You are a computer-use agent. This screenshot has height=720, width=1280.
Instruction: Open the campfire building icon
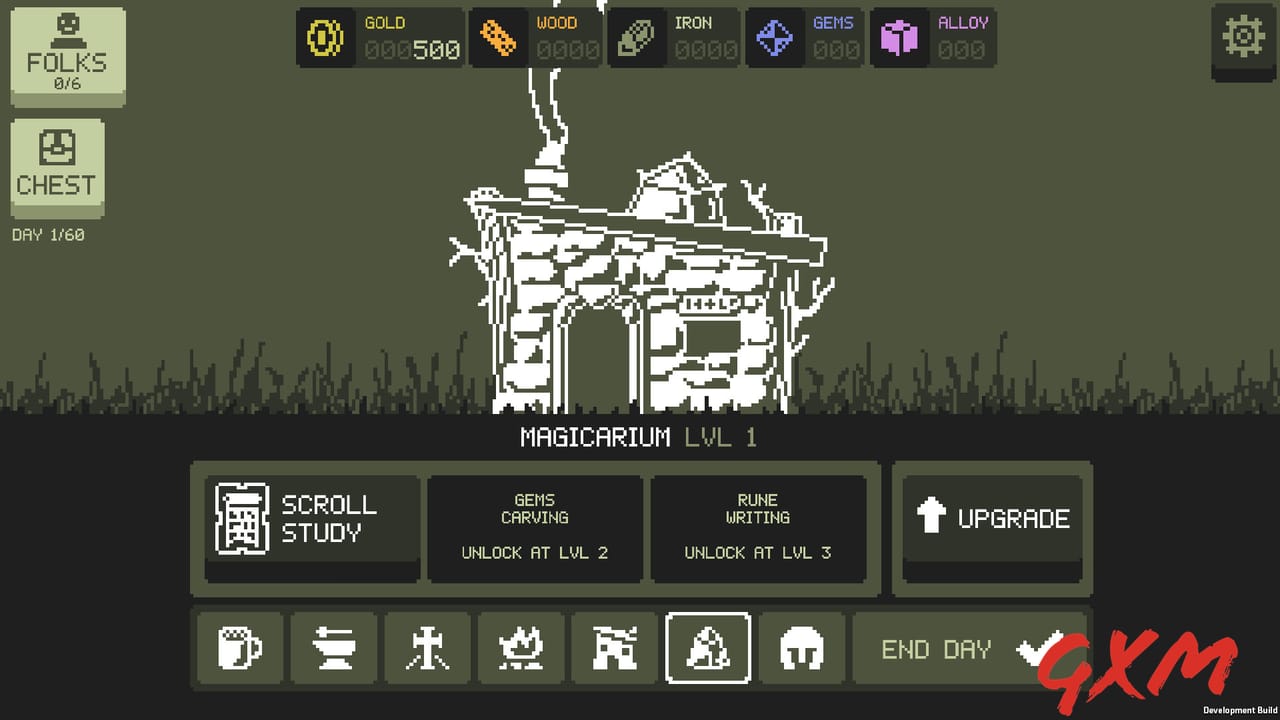click(x=521, y=648)
